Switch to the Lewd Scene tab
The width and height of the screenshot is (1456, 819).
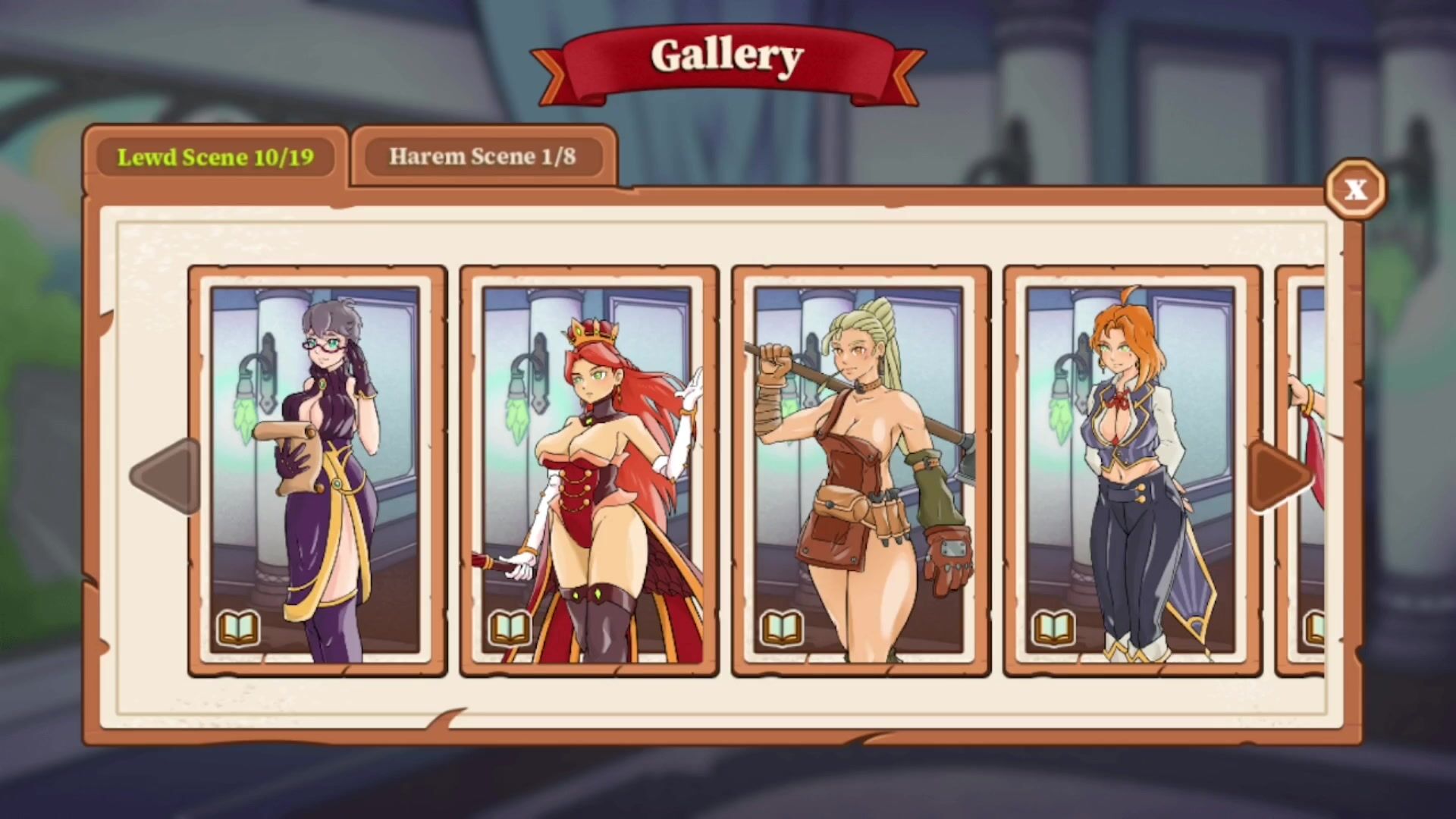click(215, 157)
